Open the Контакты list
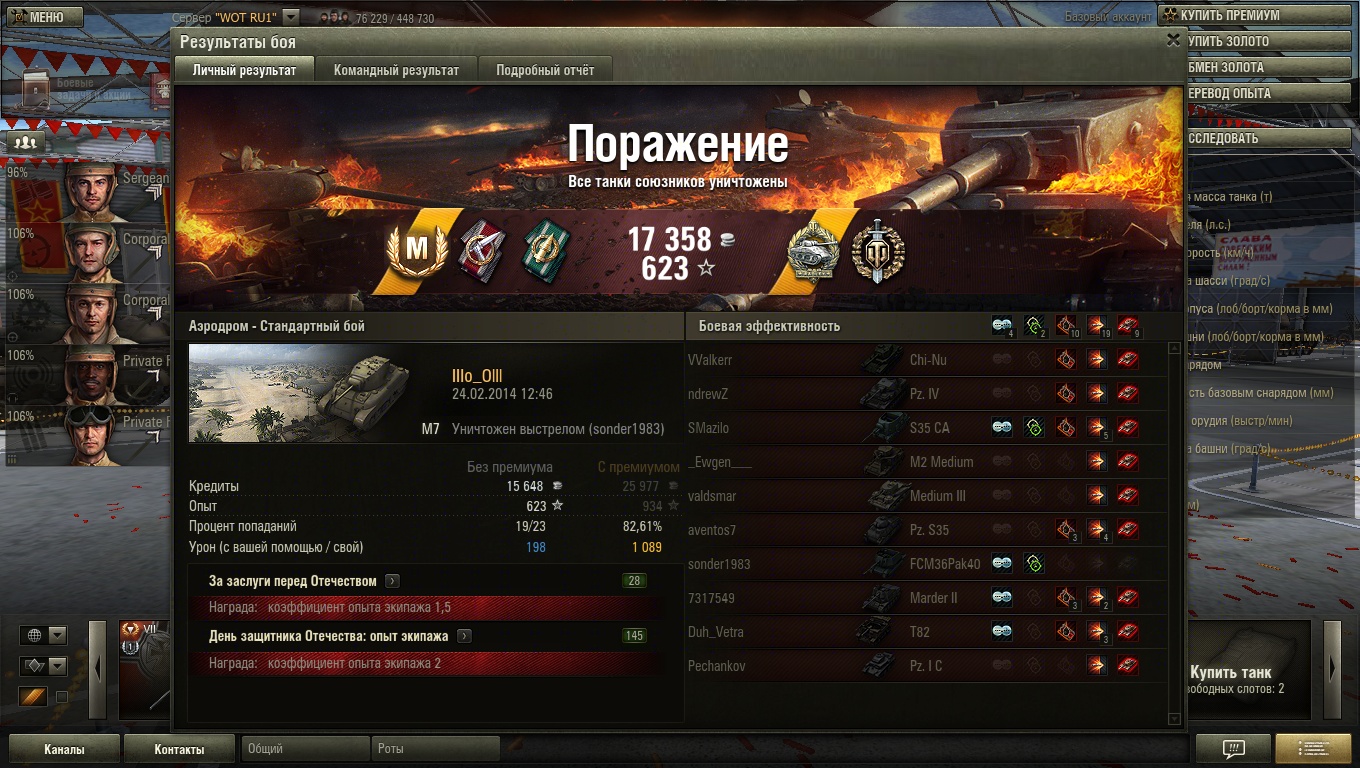 [x=179, y=749]
